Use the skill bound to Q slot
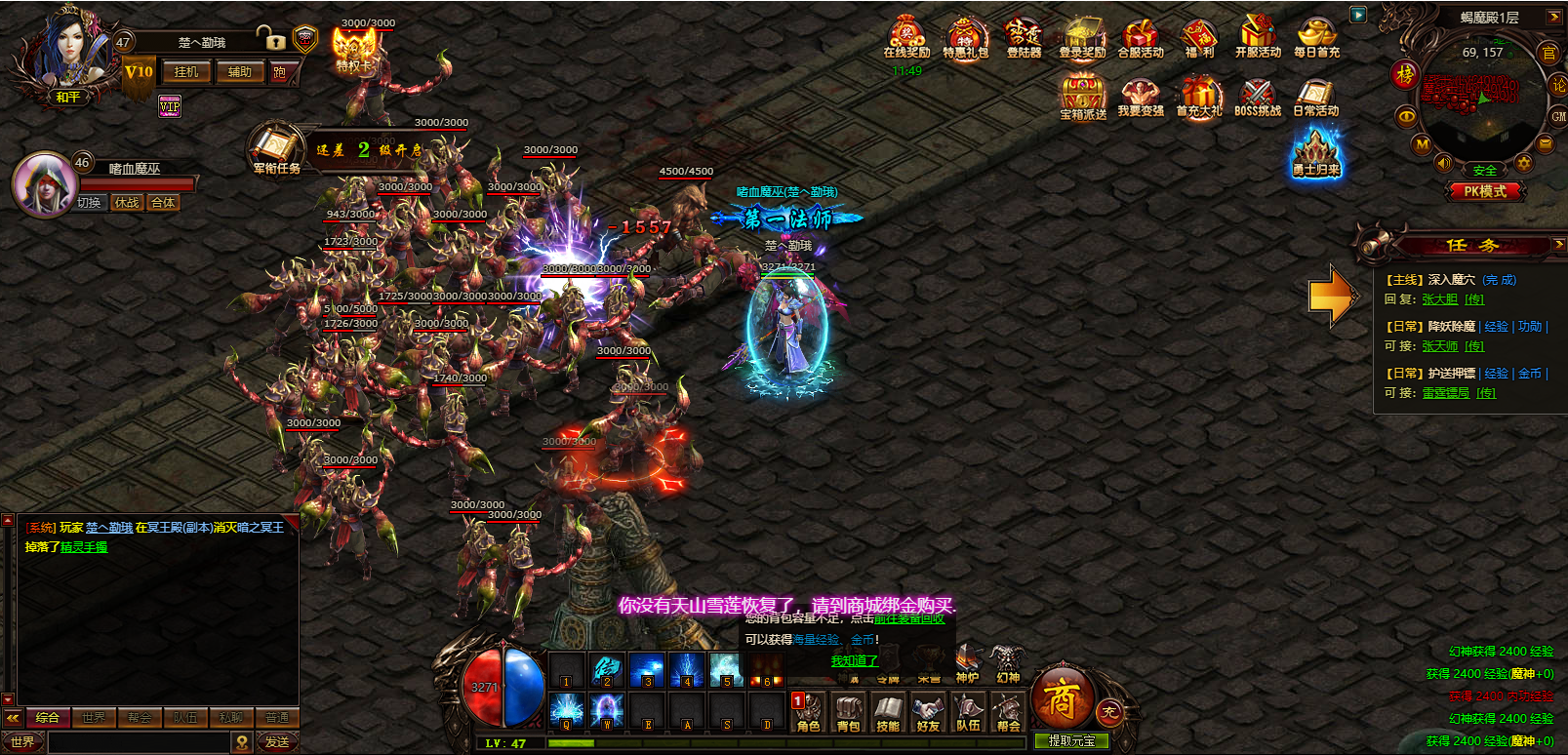 click(567, 710)
